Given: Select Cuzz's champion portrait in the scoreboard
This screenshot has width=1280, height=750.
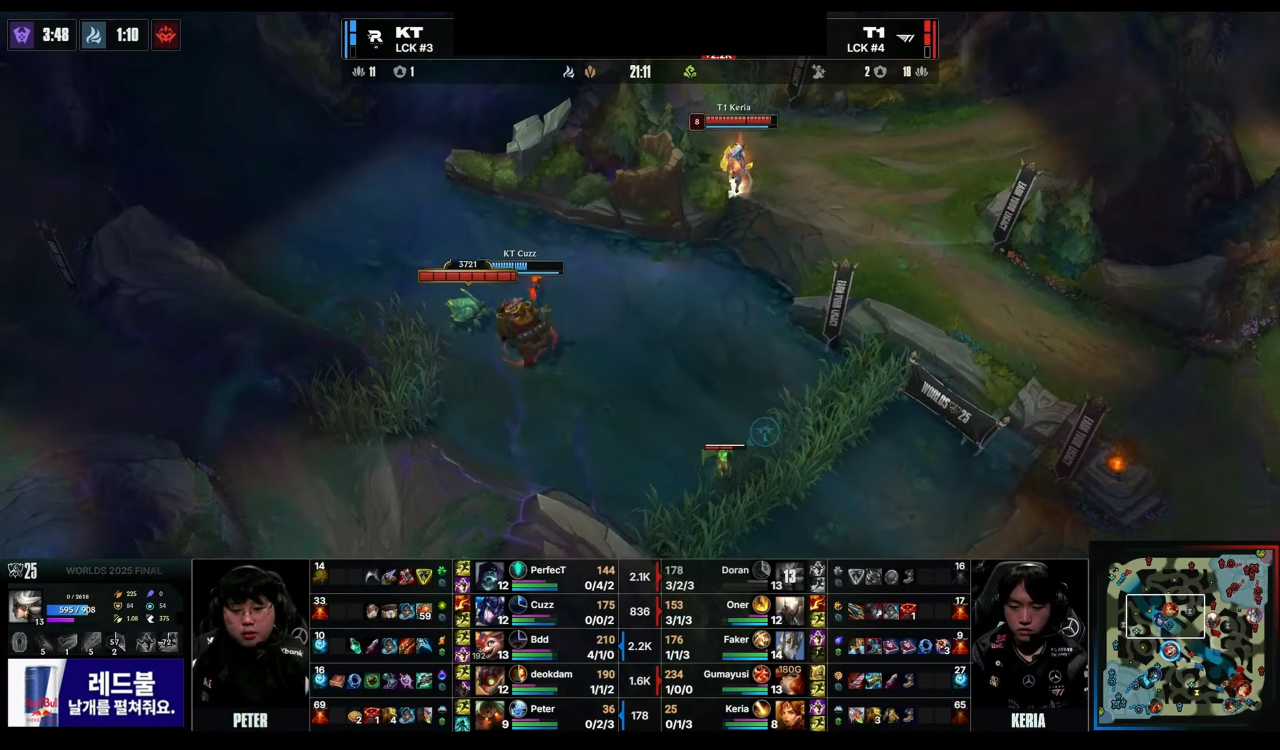Looking at the screenshot, I should click(x=490, y=610).
